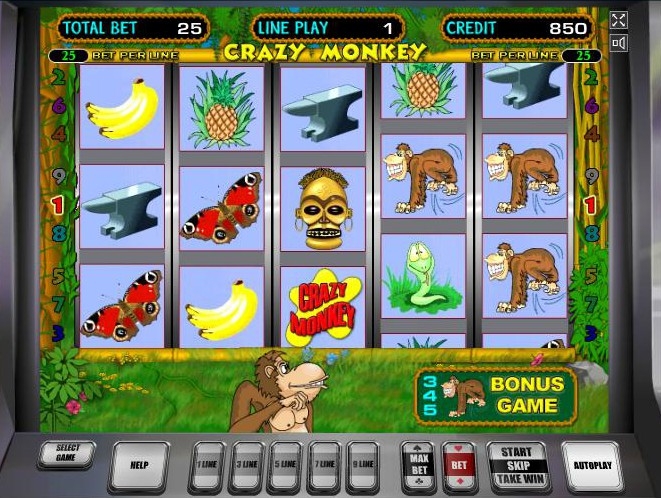Toggle fullscreen with the arrows icon
This screenshot has height=498, width=661.
point(619,20)
